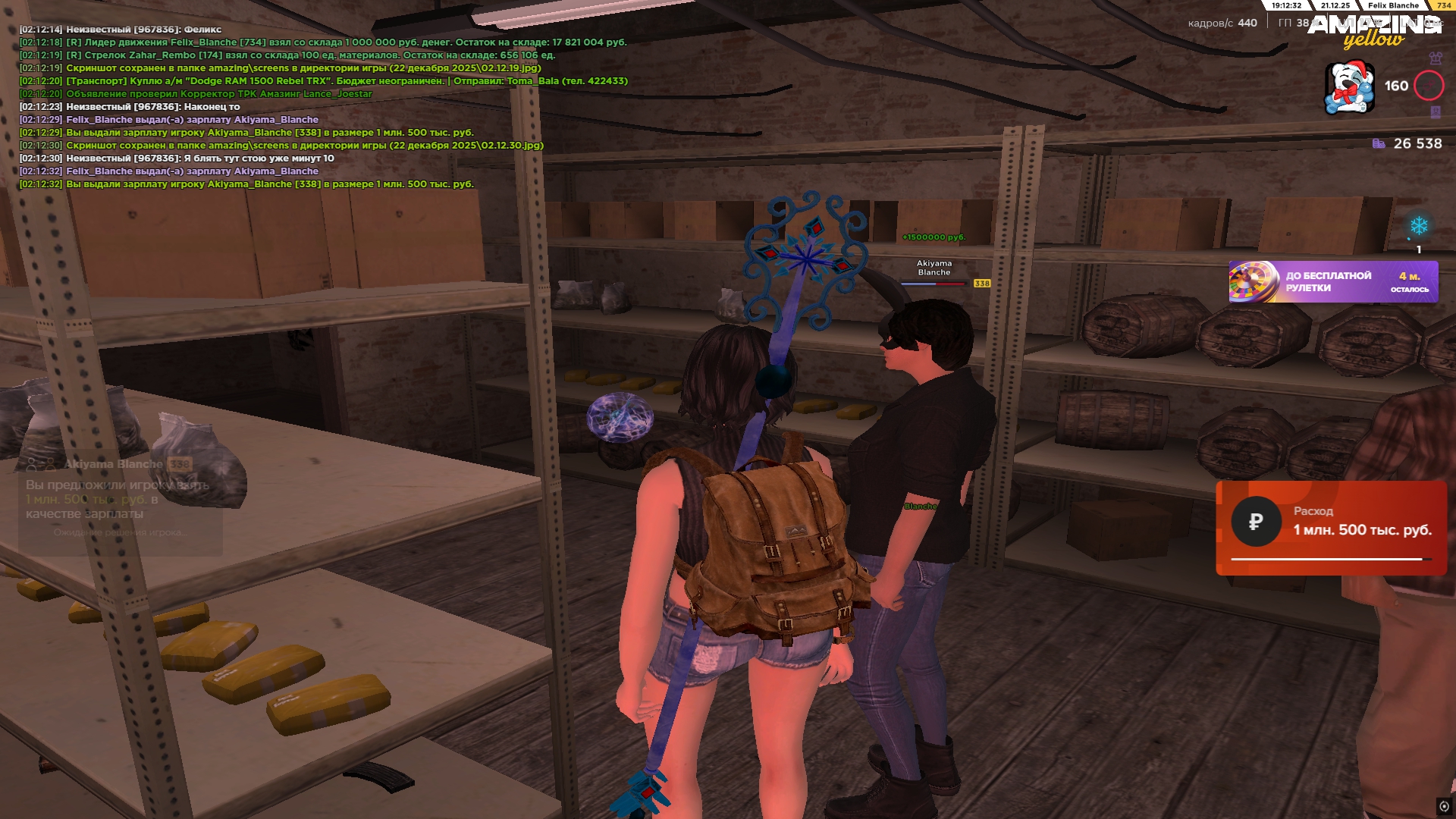Viewport: 1456px width, 819px height.
Task: Click the red 'Расход' expense notification
Action: pos(1331,528)
